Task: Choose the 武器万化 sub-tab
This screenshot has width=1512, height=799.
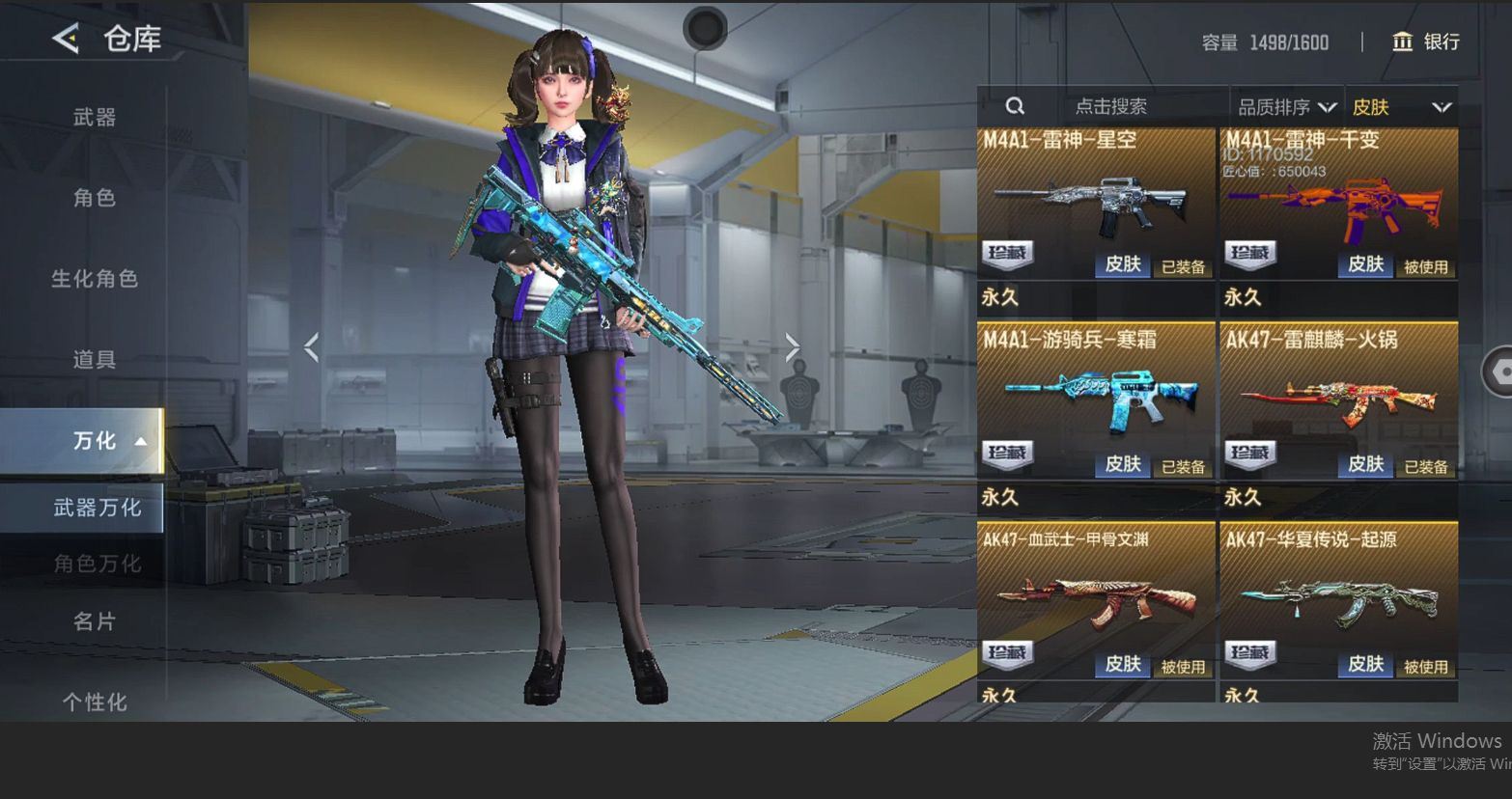Action: pos(97,508)
